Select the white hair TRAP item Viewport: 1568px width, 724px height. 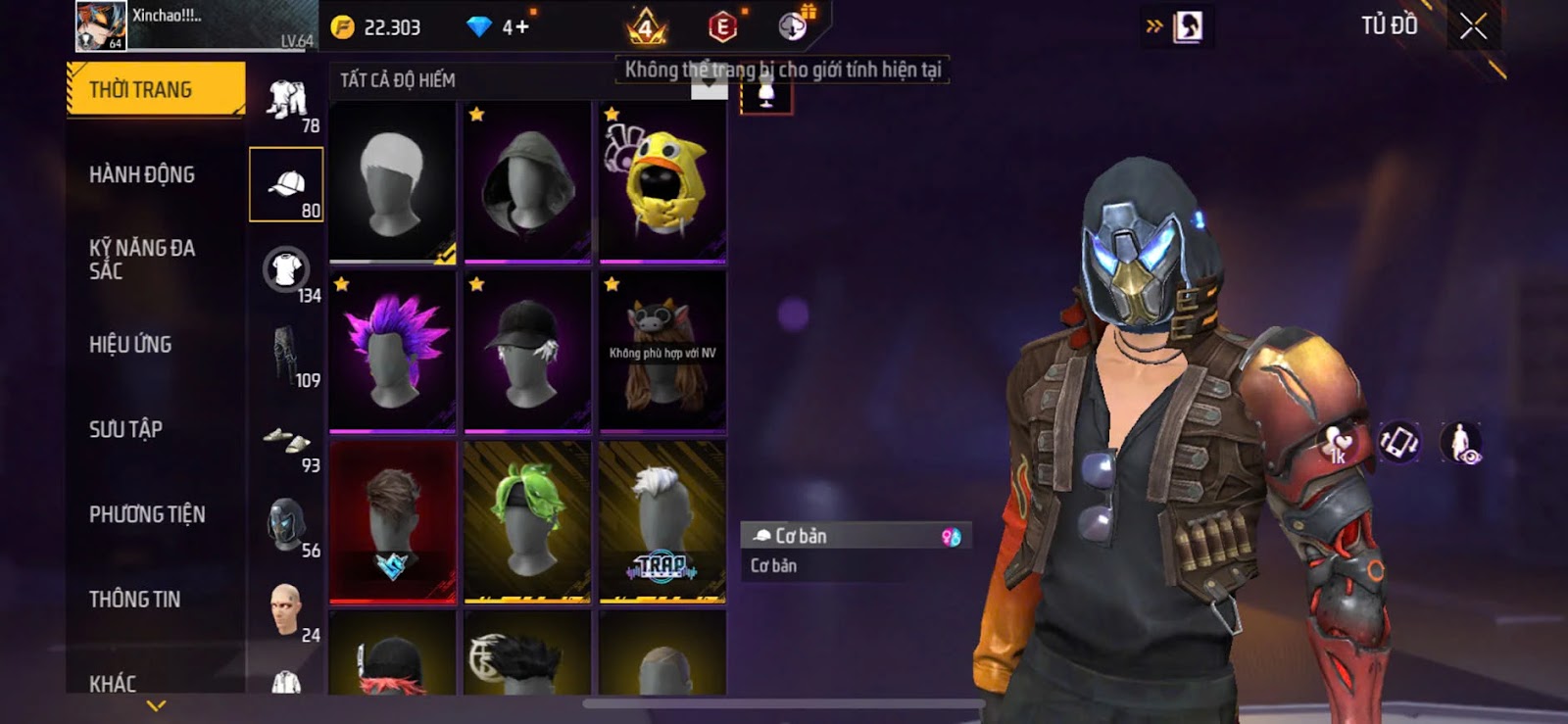pyautogui.click(x=662, y=520)
